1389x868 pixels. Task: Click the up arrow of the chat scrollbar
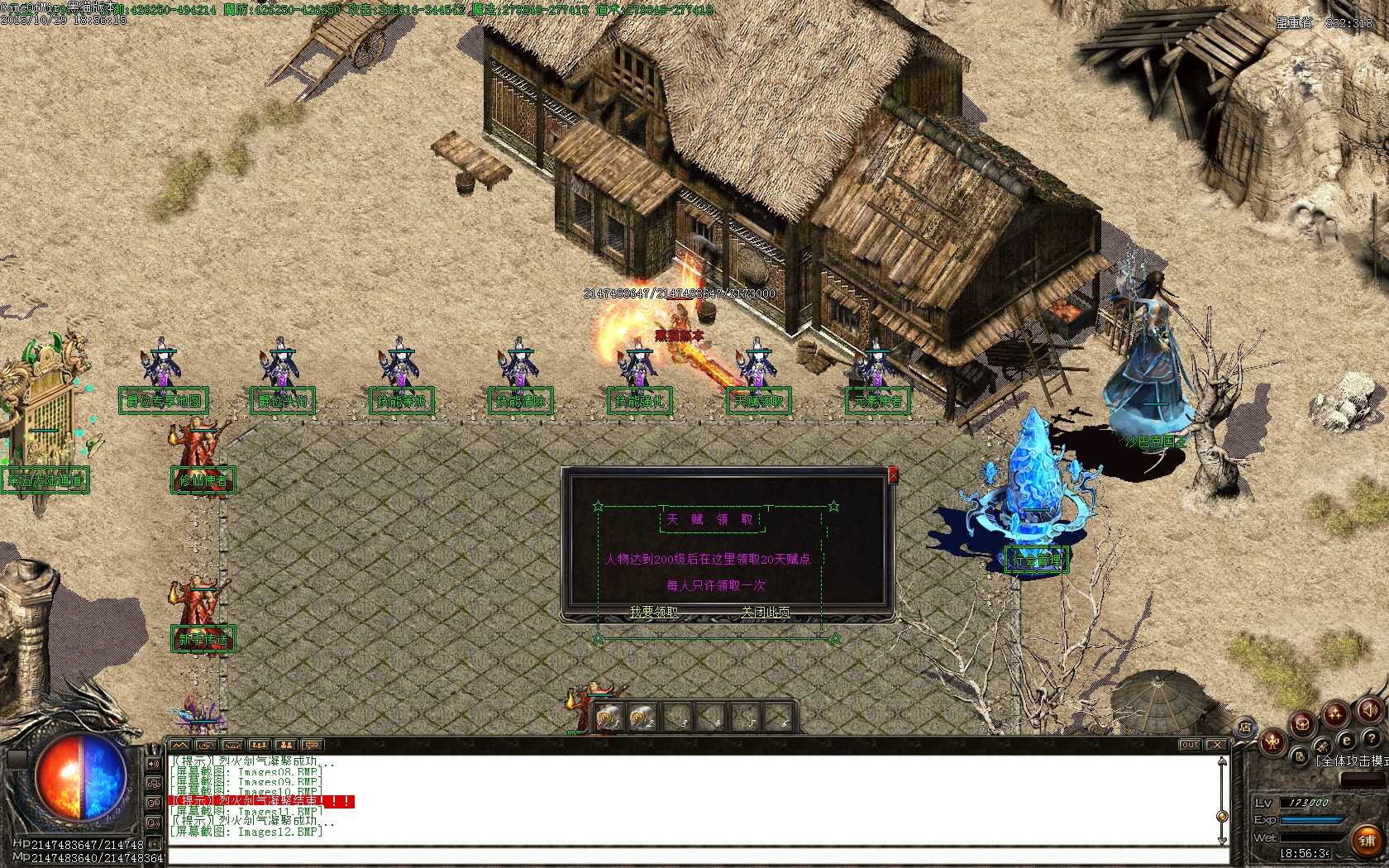tap(1222, 761)
